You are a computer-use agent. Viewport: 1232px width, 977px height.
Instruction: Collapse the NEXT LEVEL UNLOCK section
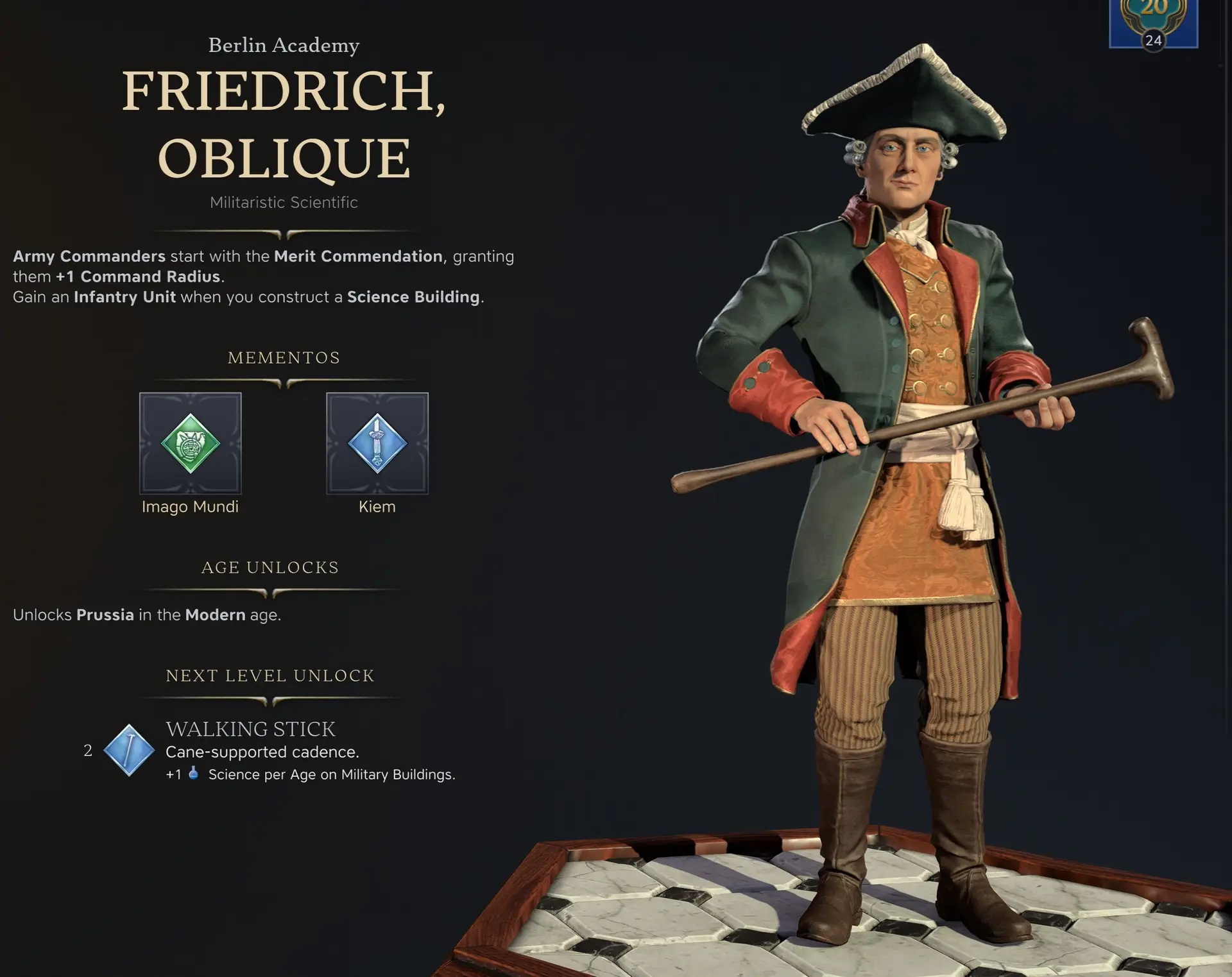click(x=269, y=675)
